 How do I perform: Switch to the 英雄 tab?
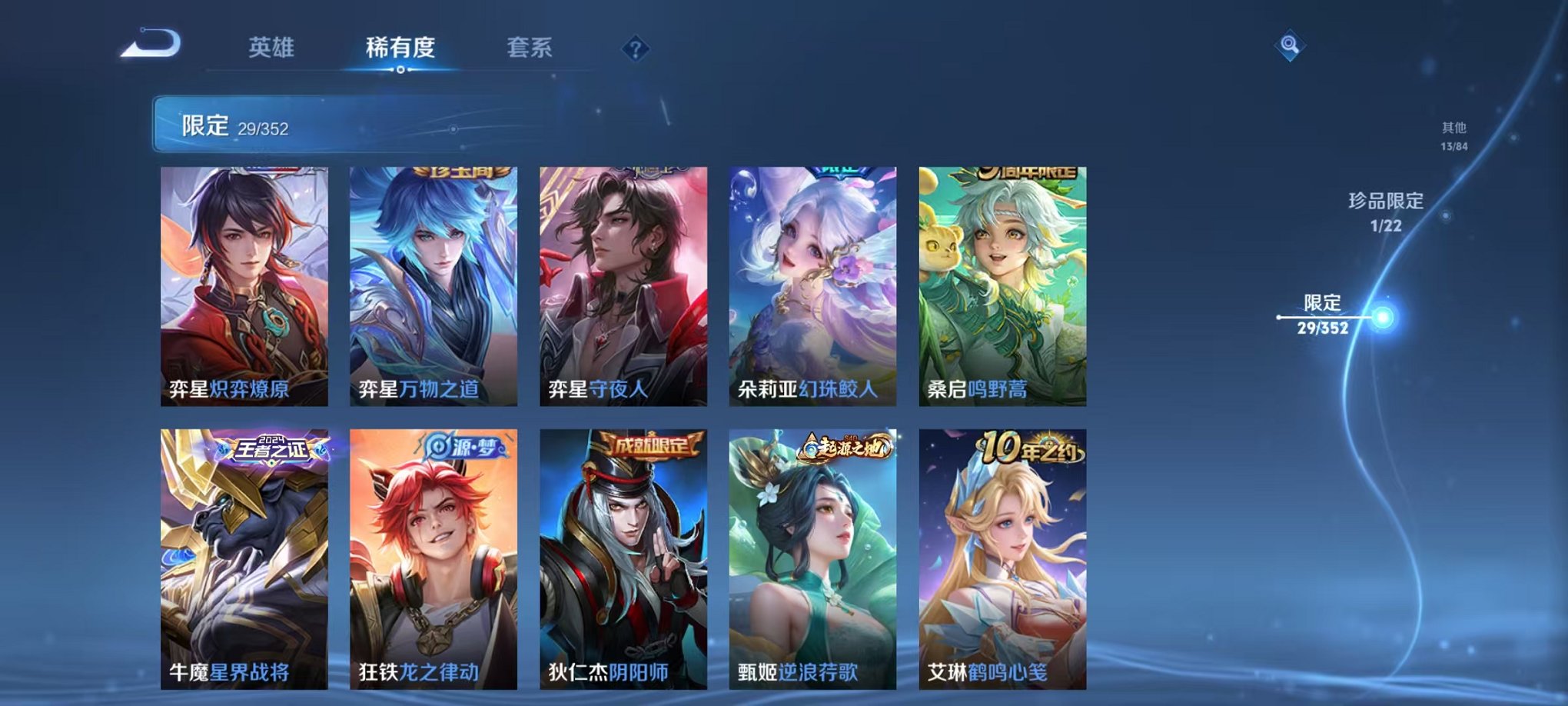(x=271, y=48)
